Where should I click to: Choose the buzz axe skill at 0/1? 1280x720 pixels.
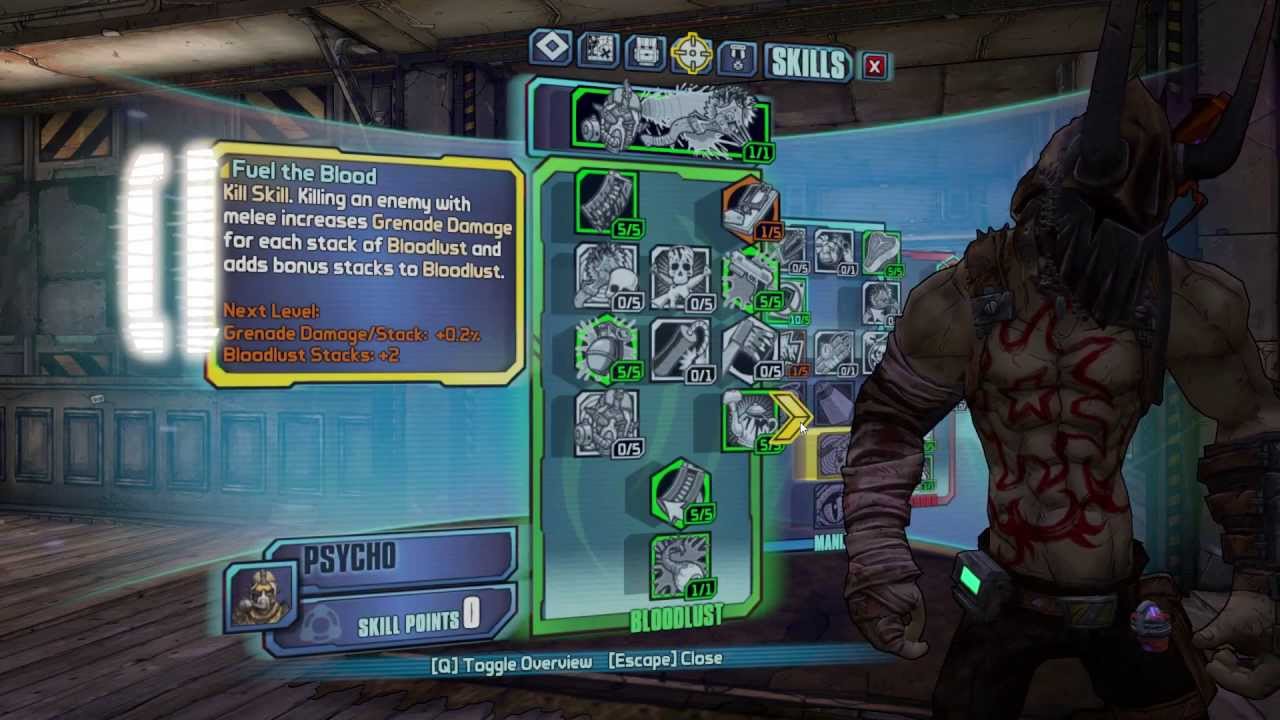pyautogui.click(x=680, y=350)
